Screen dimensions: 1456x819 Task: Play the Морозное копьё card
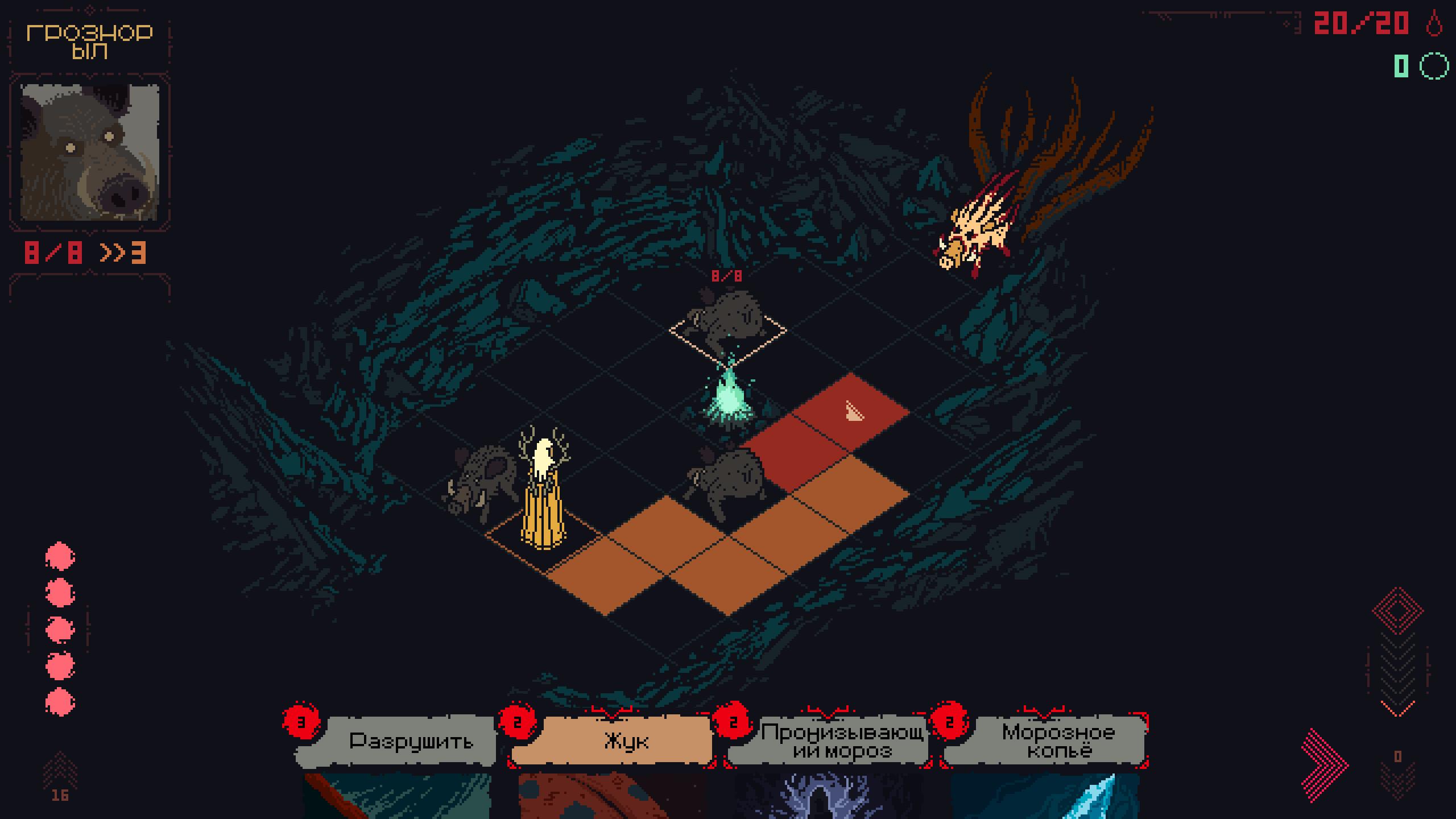[x=1058, y=741]
